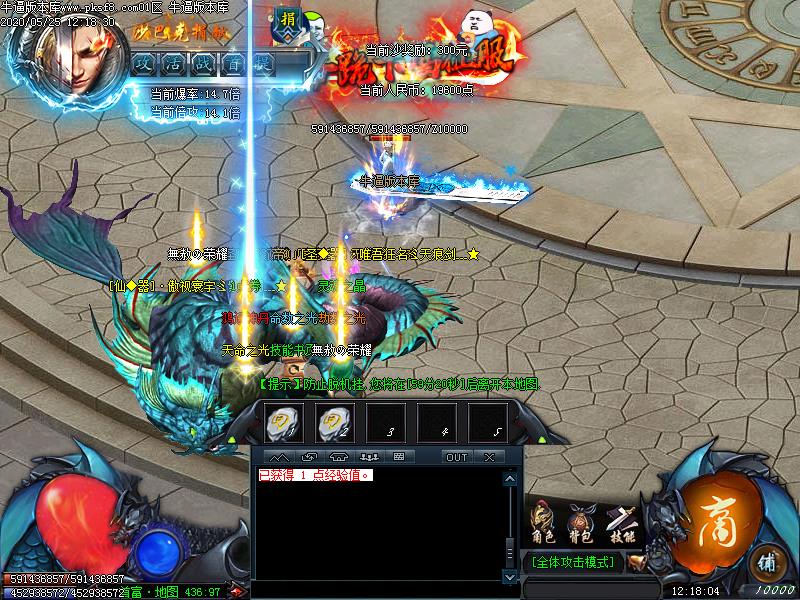Select the 活 menu button
Image resolution: width=800 pixels, height=600 pixels.
[x=173, y=62]
